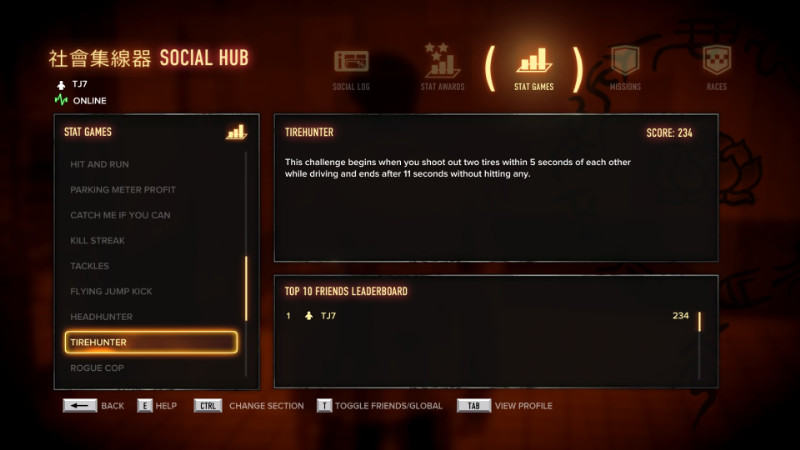Click the highlighted Tirehunter entry

click(151, 342)
